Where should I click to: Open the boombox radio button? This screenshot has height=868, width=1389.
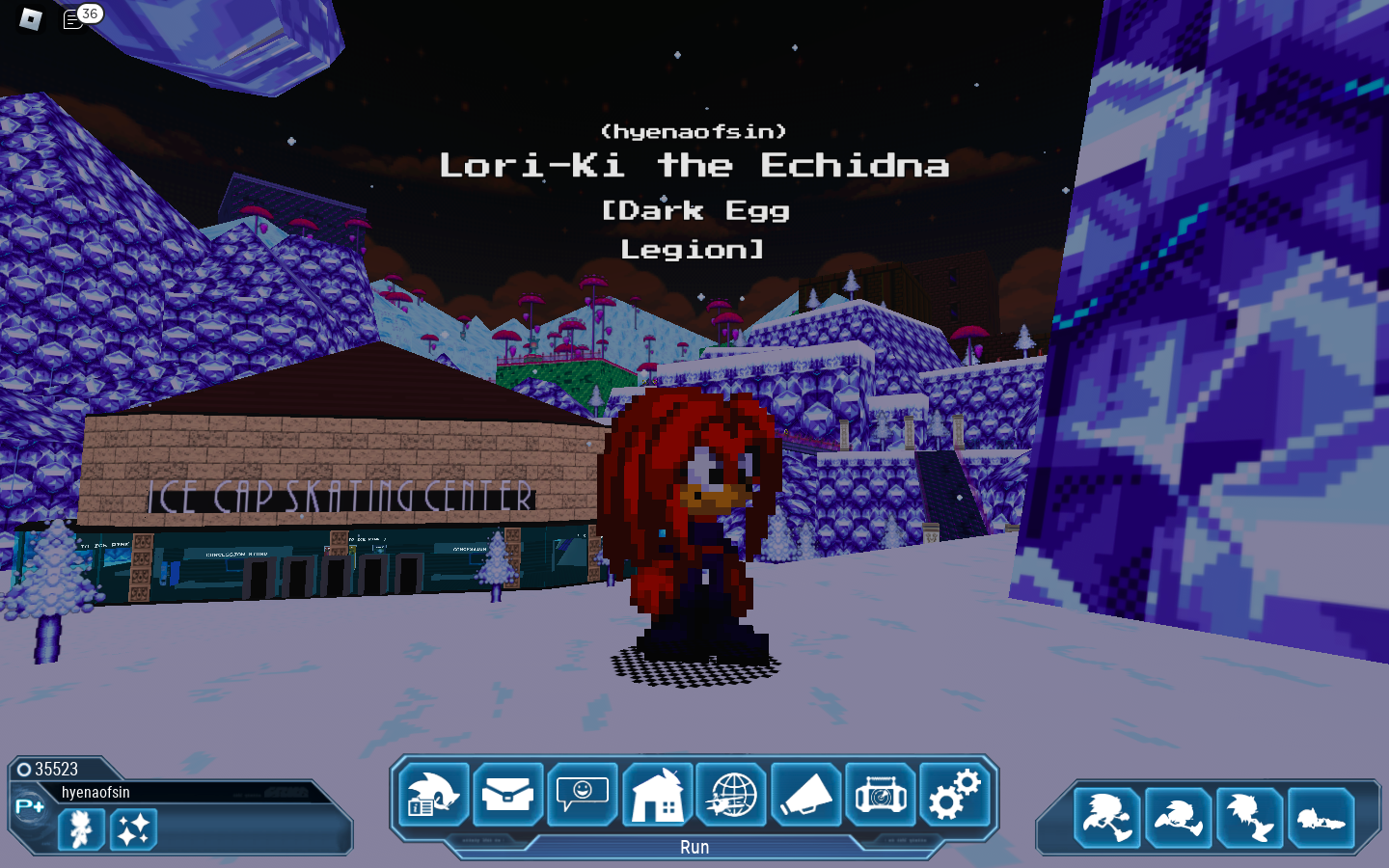880,795
